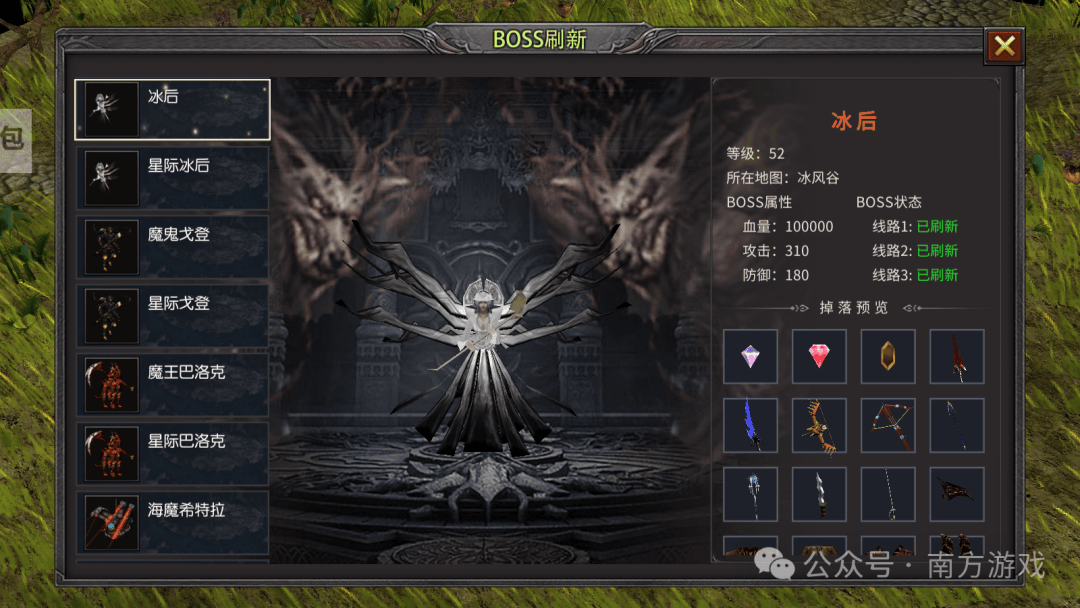Inspect the pale violet diamond drop
This screenshot has width=1080, height=608.
click(x=751, y=356)
